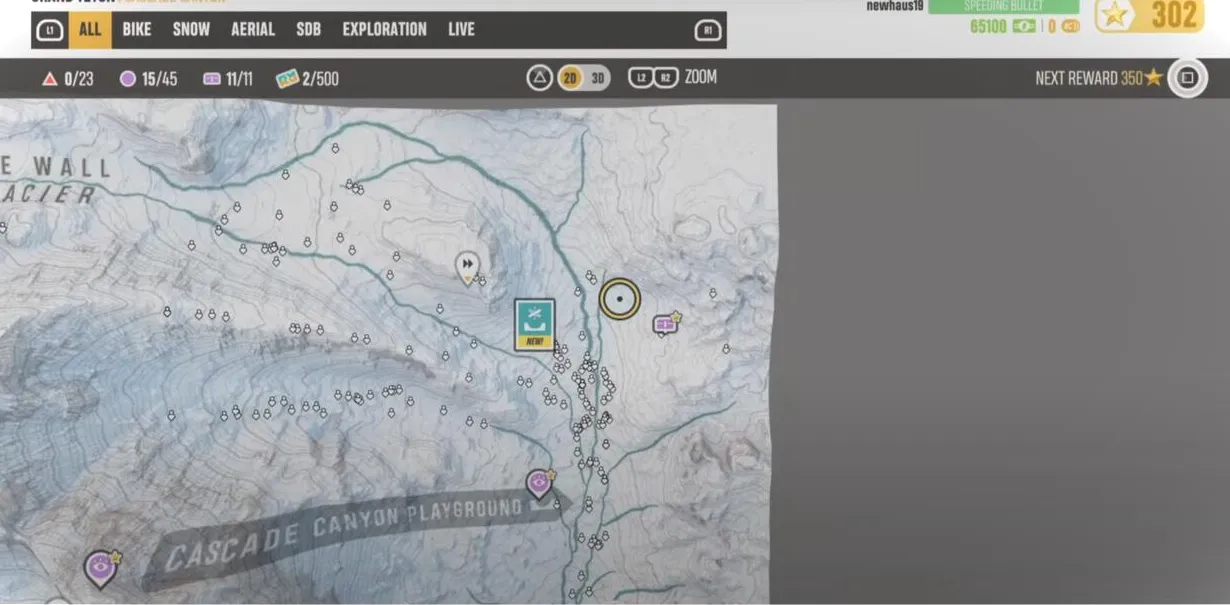Switch to the BIKE tab

pos(137,30)
